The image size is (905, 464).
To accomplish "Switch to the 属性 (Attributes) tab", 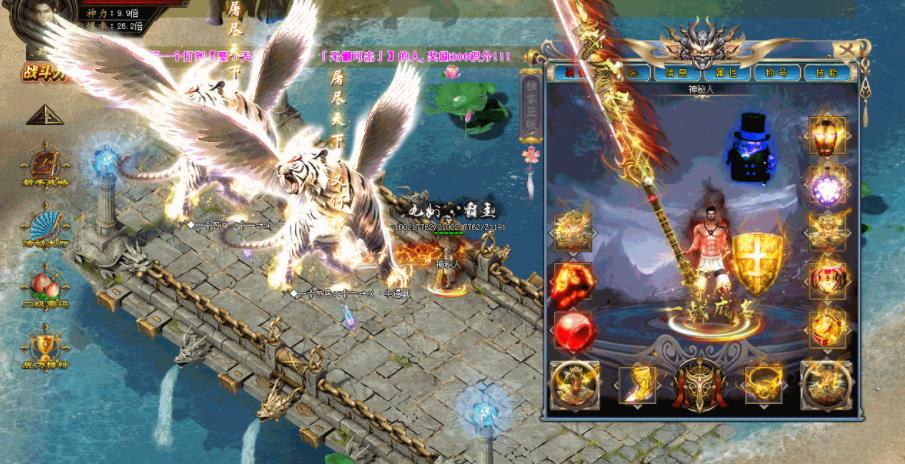I will point(723,73).
